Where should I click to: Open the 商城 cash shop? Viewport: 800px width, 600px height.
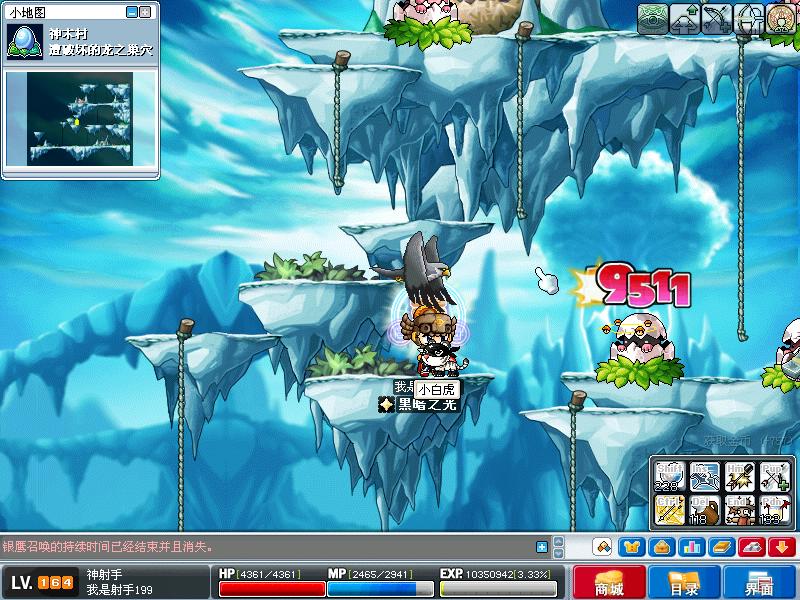(x=609, y=583)
